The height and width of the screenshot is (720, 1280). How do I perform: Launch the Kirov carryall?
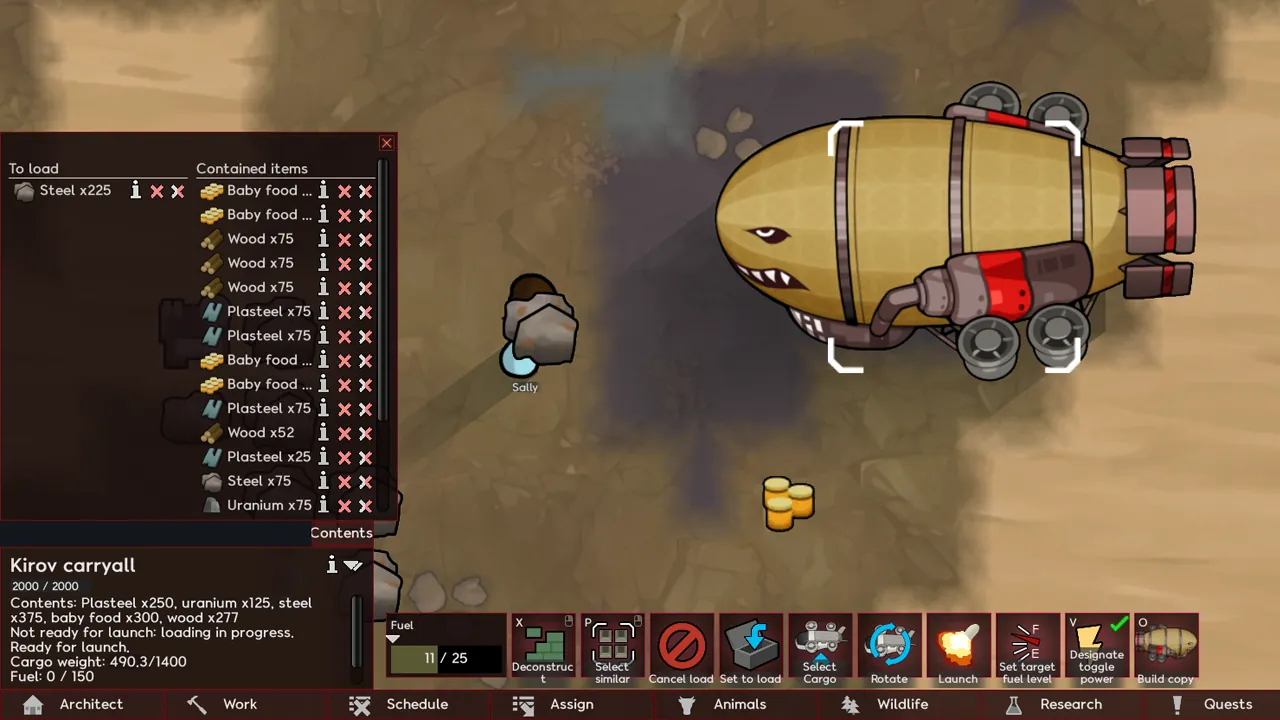click(958, 649)
